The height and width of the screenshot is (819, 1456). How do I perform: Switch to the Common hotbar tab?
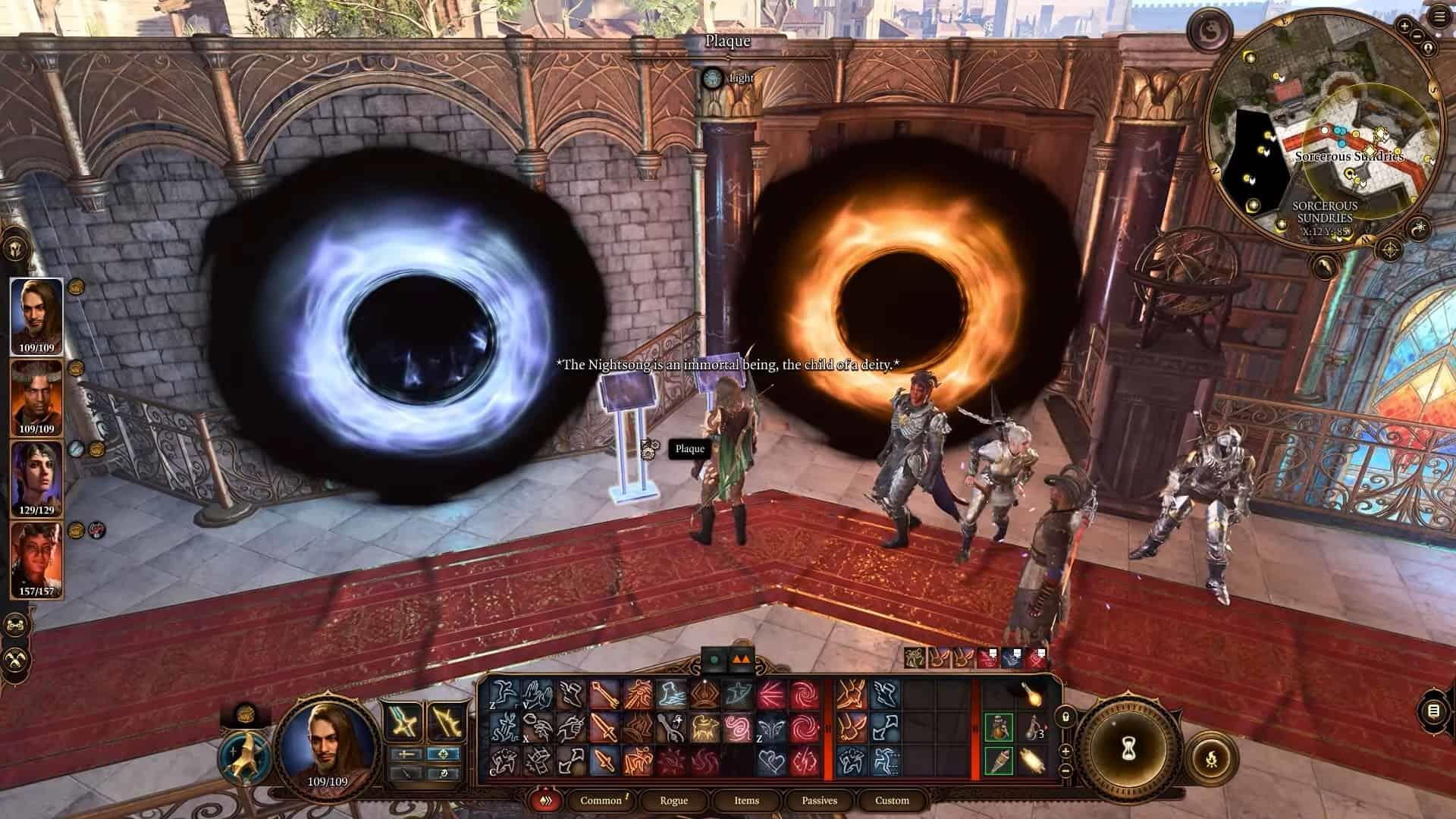tap(601, 800)
